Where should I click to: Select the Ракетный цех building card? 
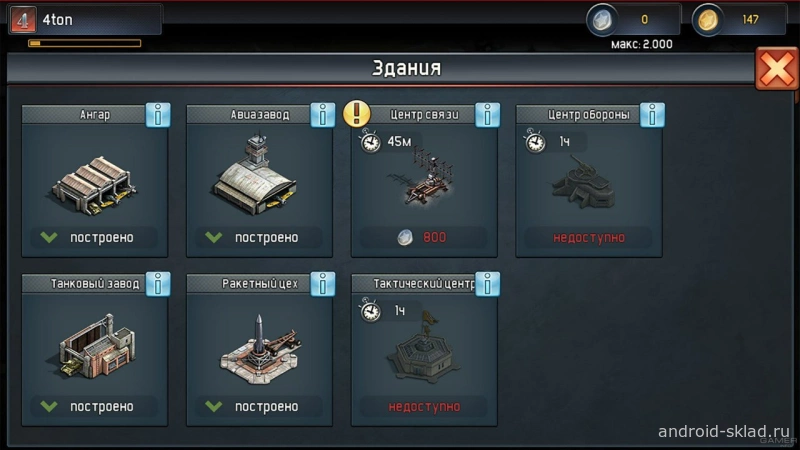tap(259, 350)
